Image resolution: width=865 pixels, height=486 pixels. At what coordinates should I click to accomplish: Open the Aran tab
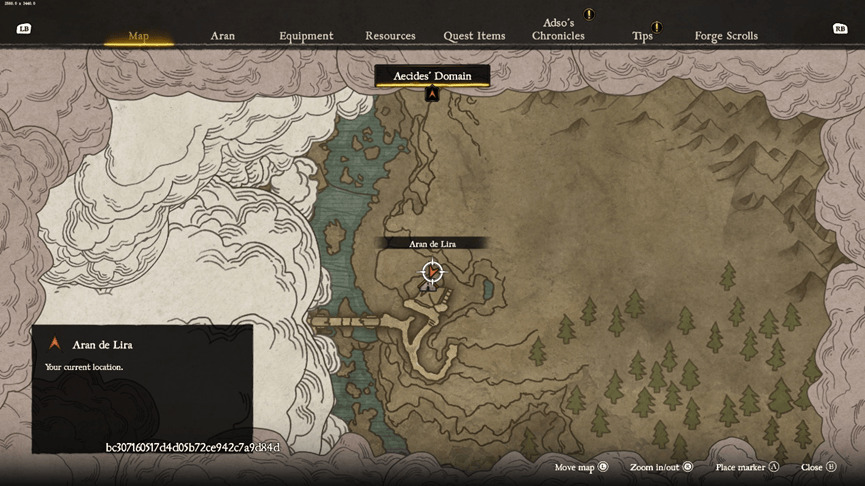[x=222, y=36]
